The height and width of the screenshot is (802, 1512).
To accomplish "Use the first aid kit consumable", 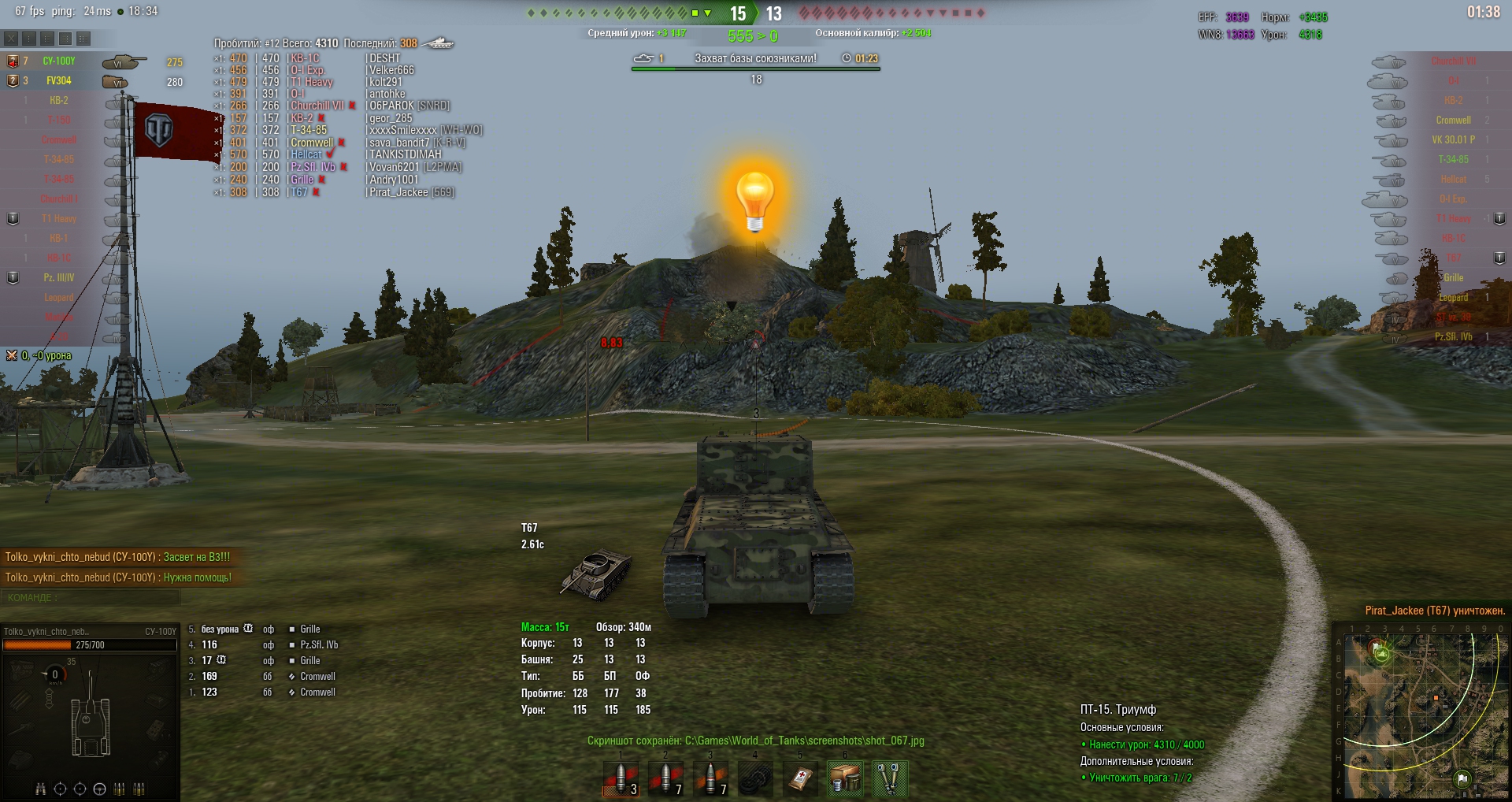I will (x=800, y=778).
